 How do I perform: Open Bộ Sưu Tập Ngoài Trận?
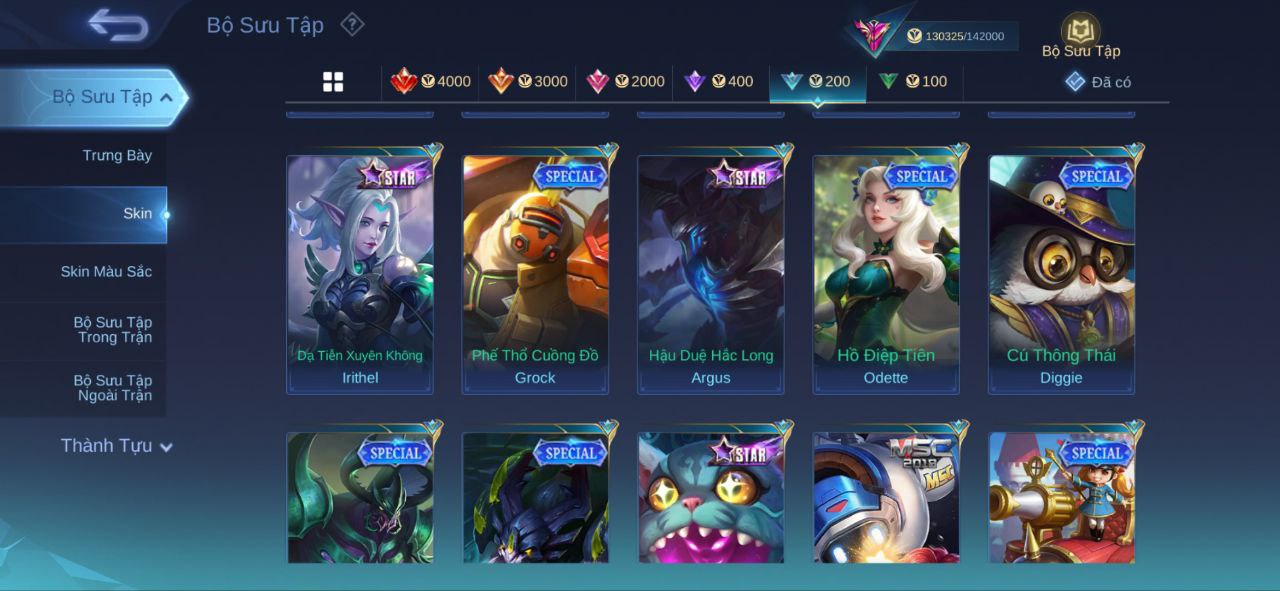(x=112, y=387)
